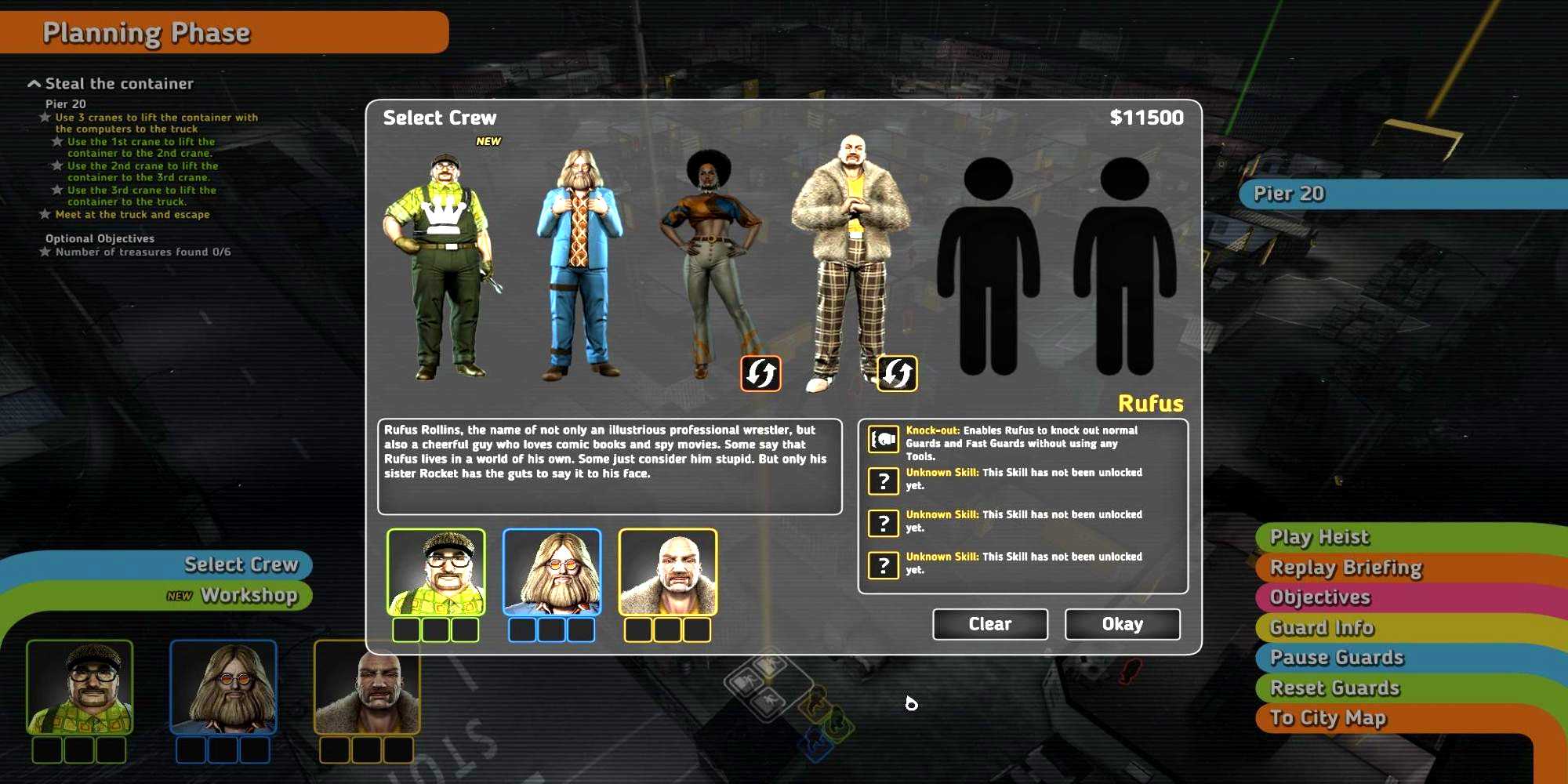1568x784 pixels.
Task: Open the Workshop tab
Action: coord(249,596)
